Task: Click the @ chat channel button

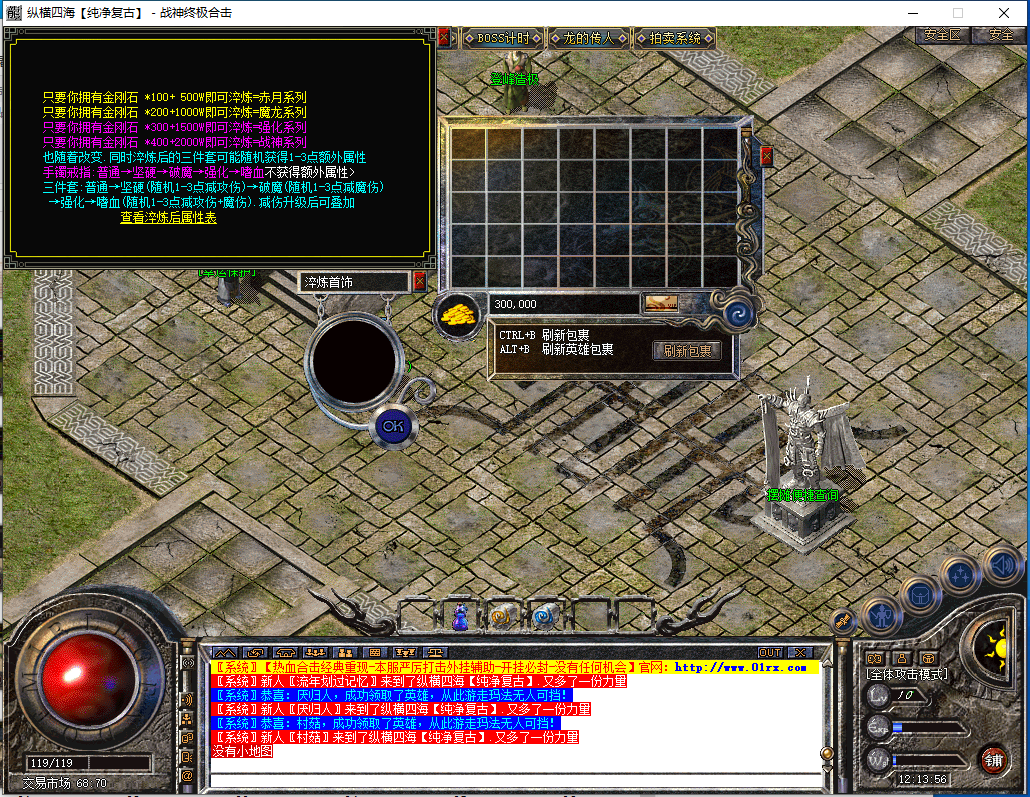Action: pos(187,775)
